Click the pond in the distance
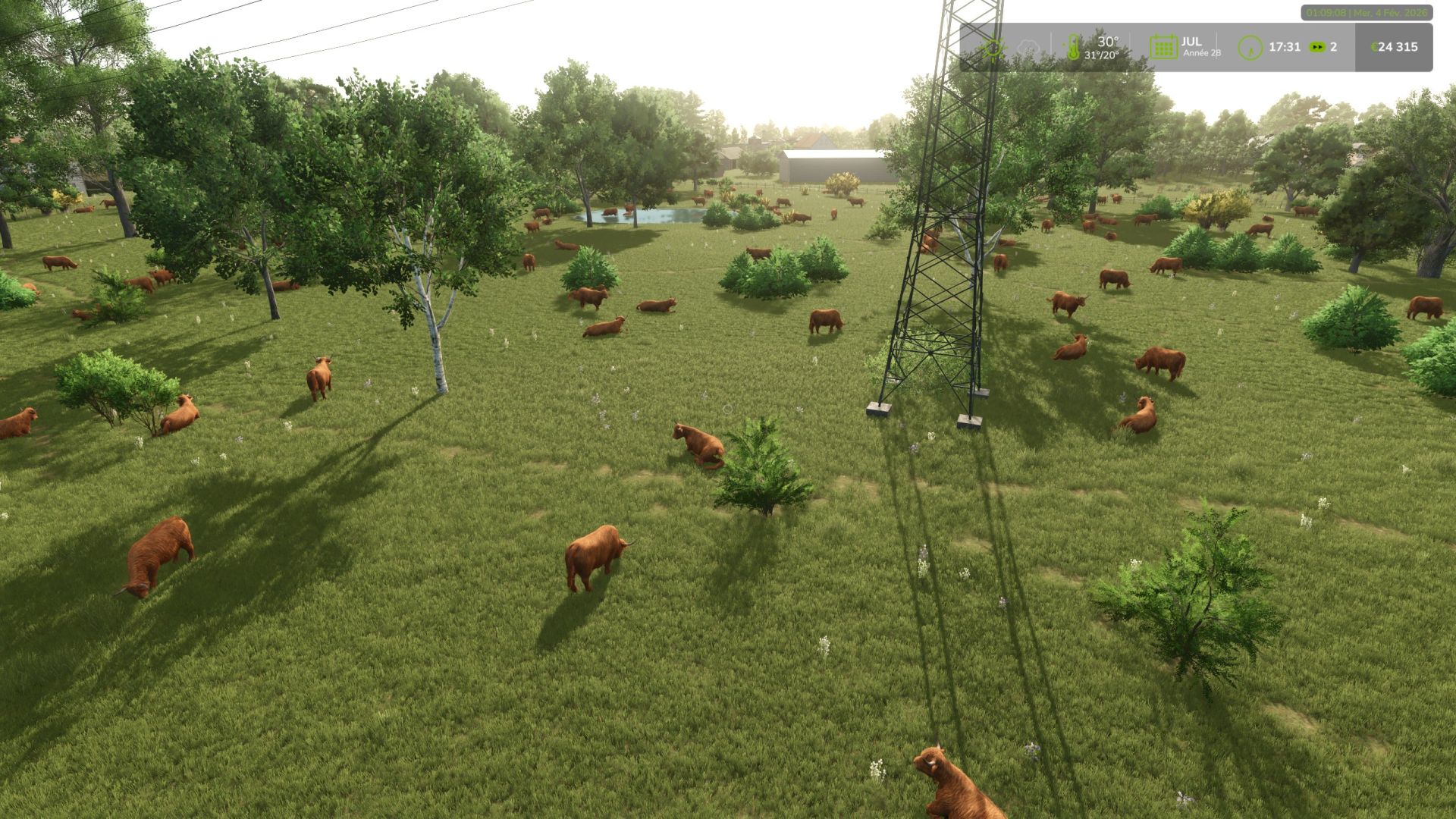 click(648, 218)
